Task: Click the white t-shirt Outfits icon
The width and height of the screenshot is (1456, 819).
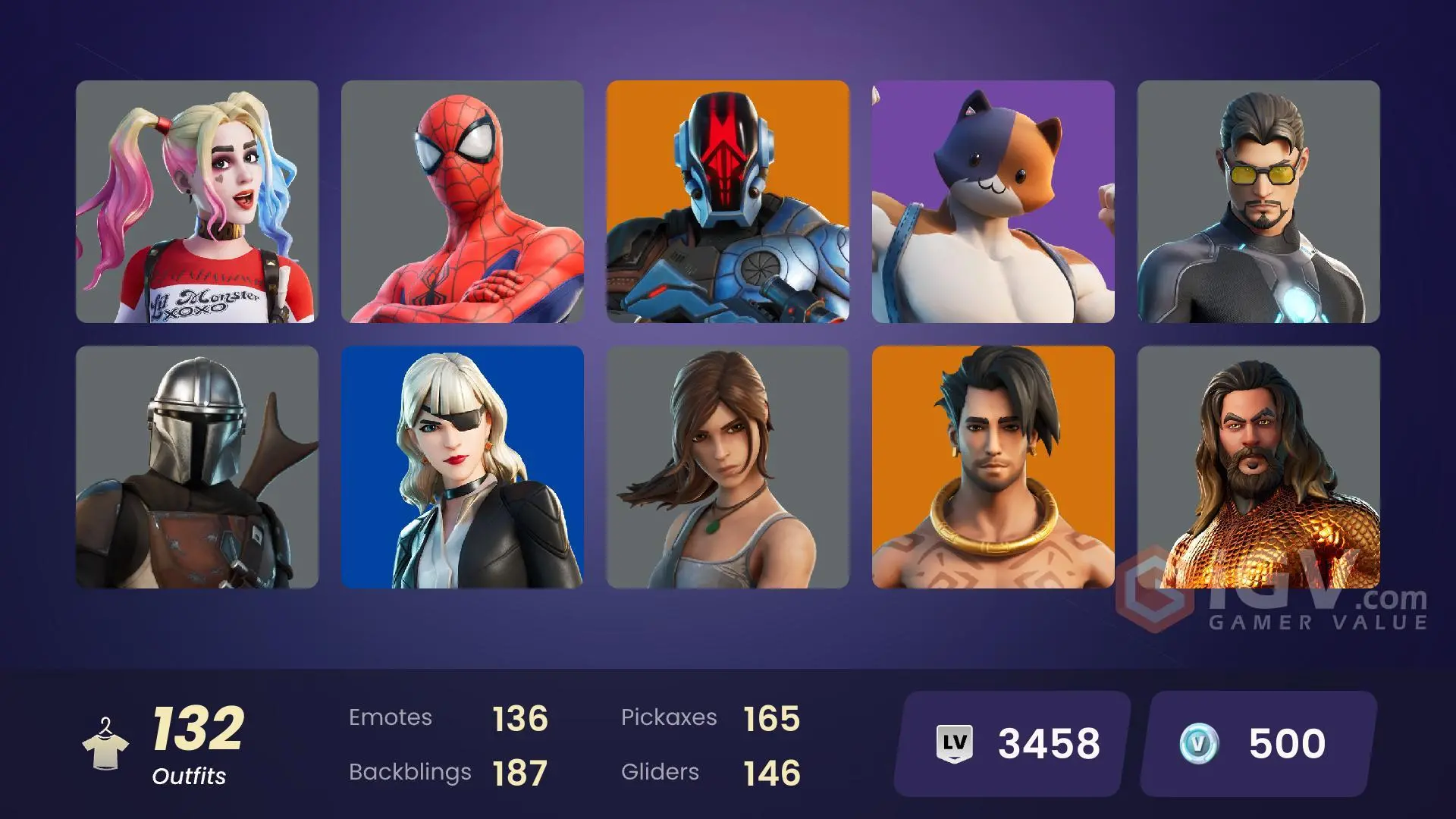Action: [106, 752]
